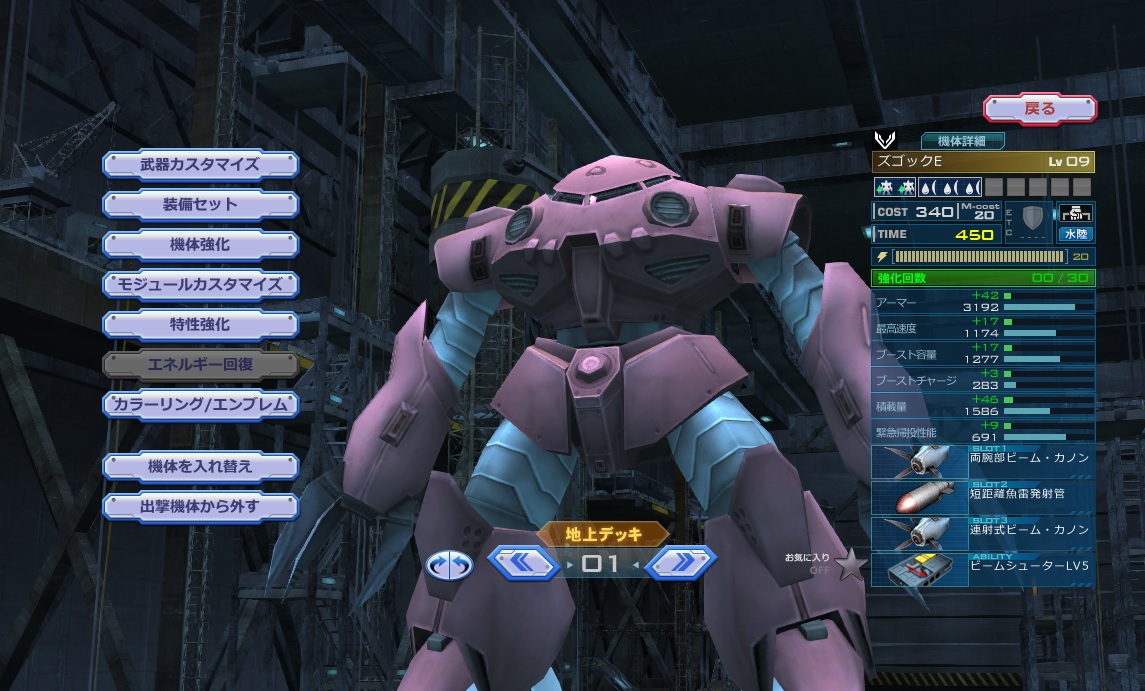Click the 地上デッキ deck label
1145x691 pixels.
603,534
